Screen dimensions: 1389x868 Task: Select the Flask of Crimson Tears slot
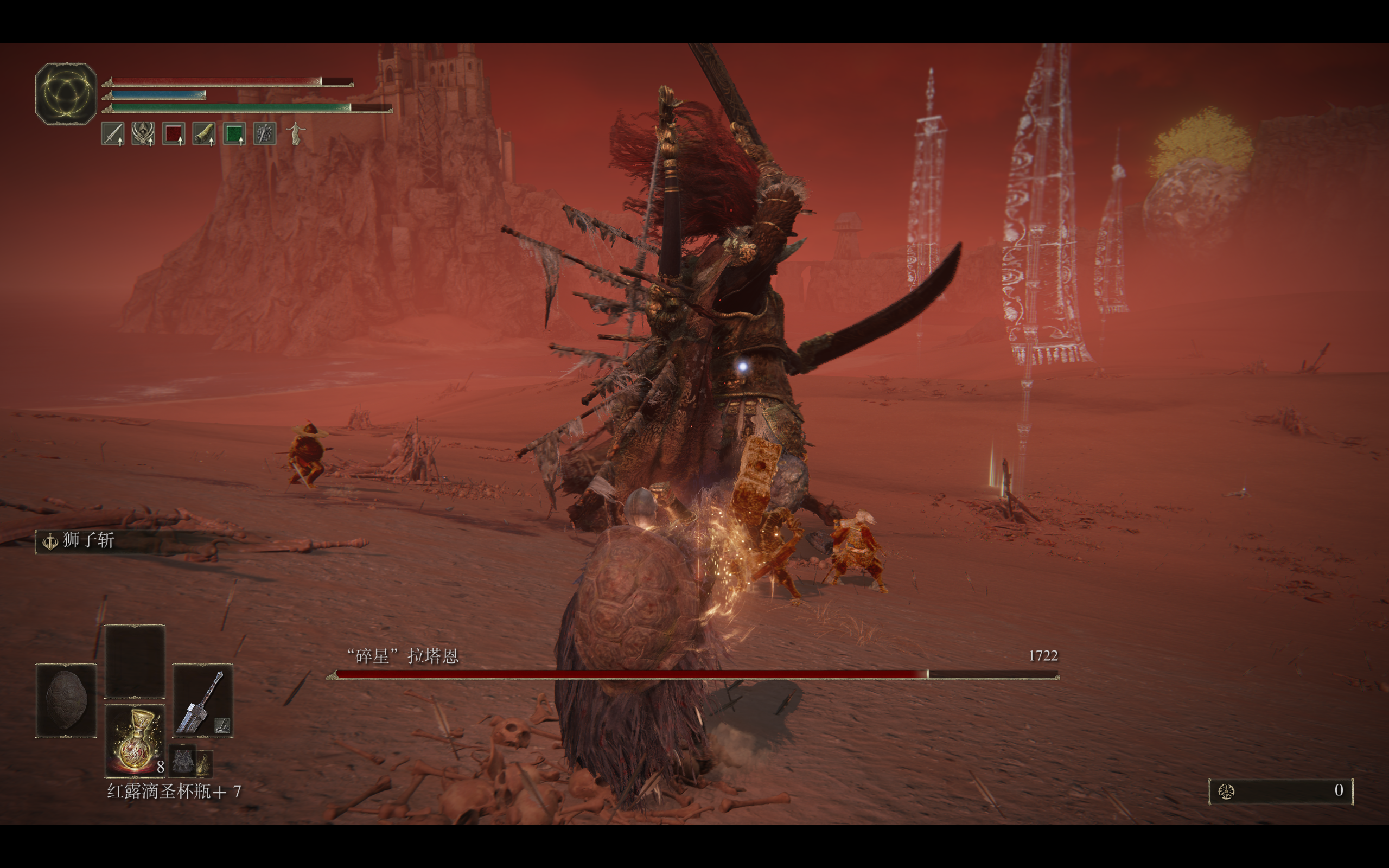coord(136,741)
